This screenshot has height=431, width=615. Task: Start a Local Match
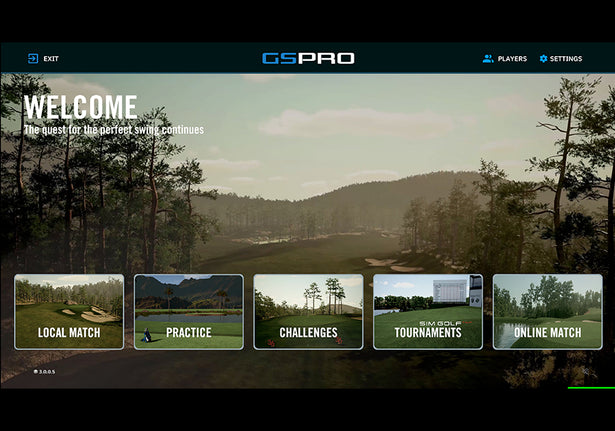coord(69,312)
